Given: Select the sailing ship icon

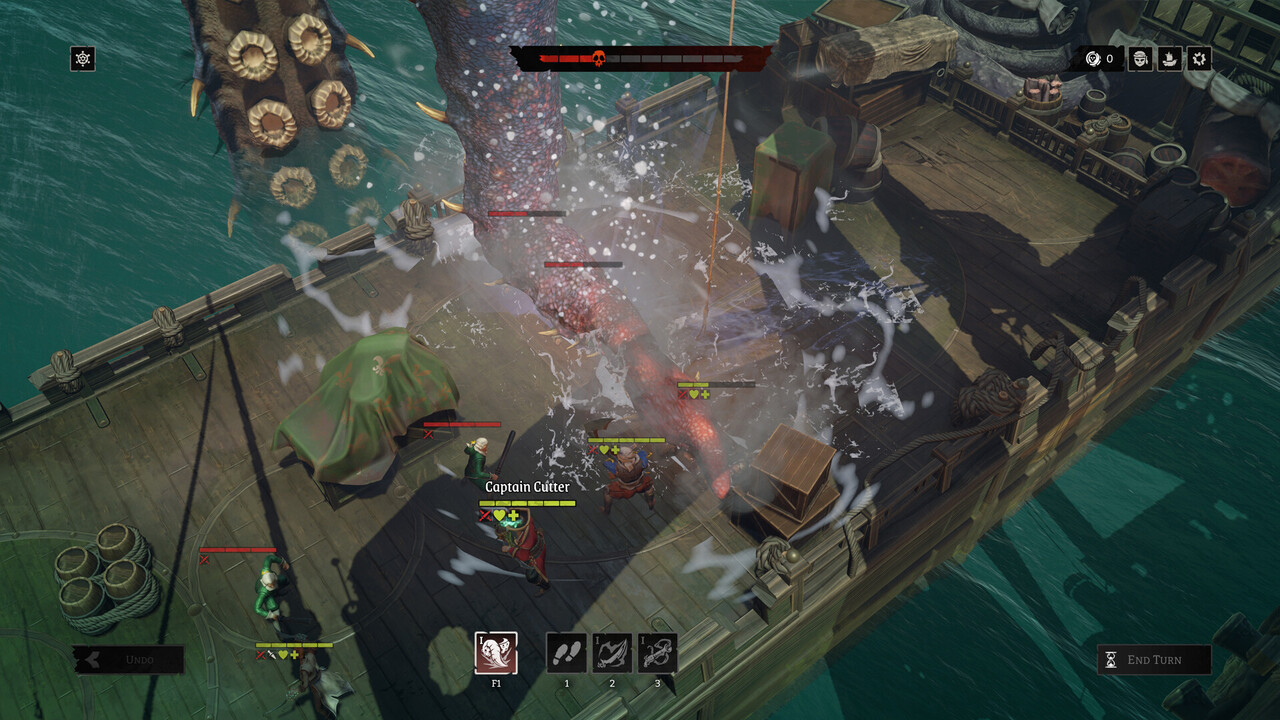Looking at the screenshot, I should click(1169, 59).
